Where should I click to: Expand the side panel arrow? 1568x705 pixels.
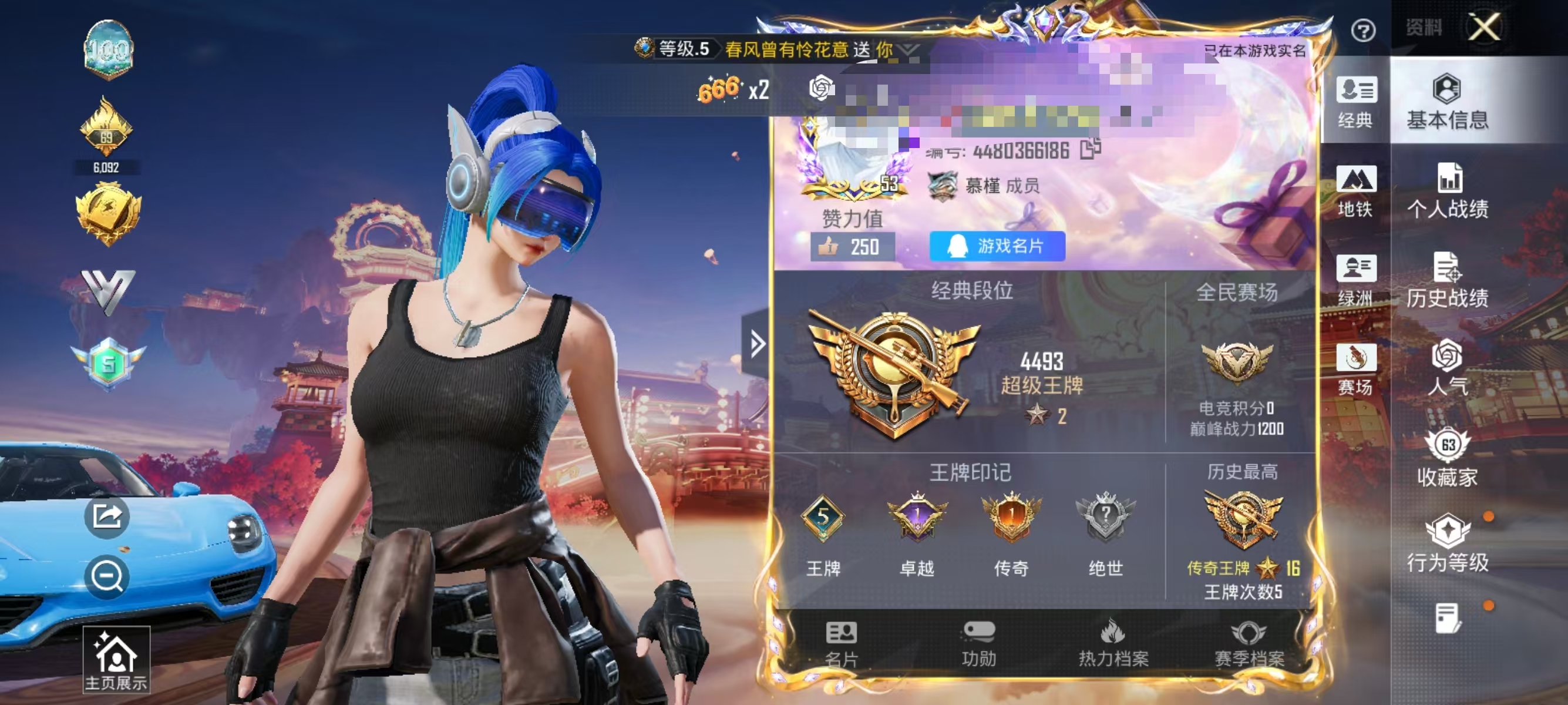pyautogui.click(x=756, y=343)
